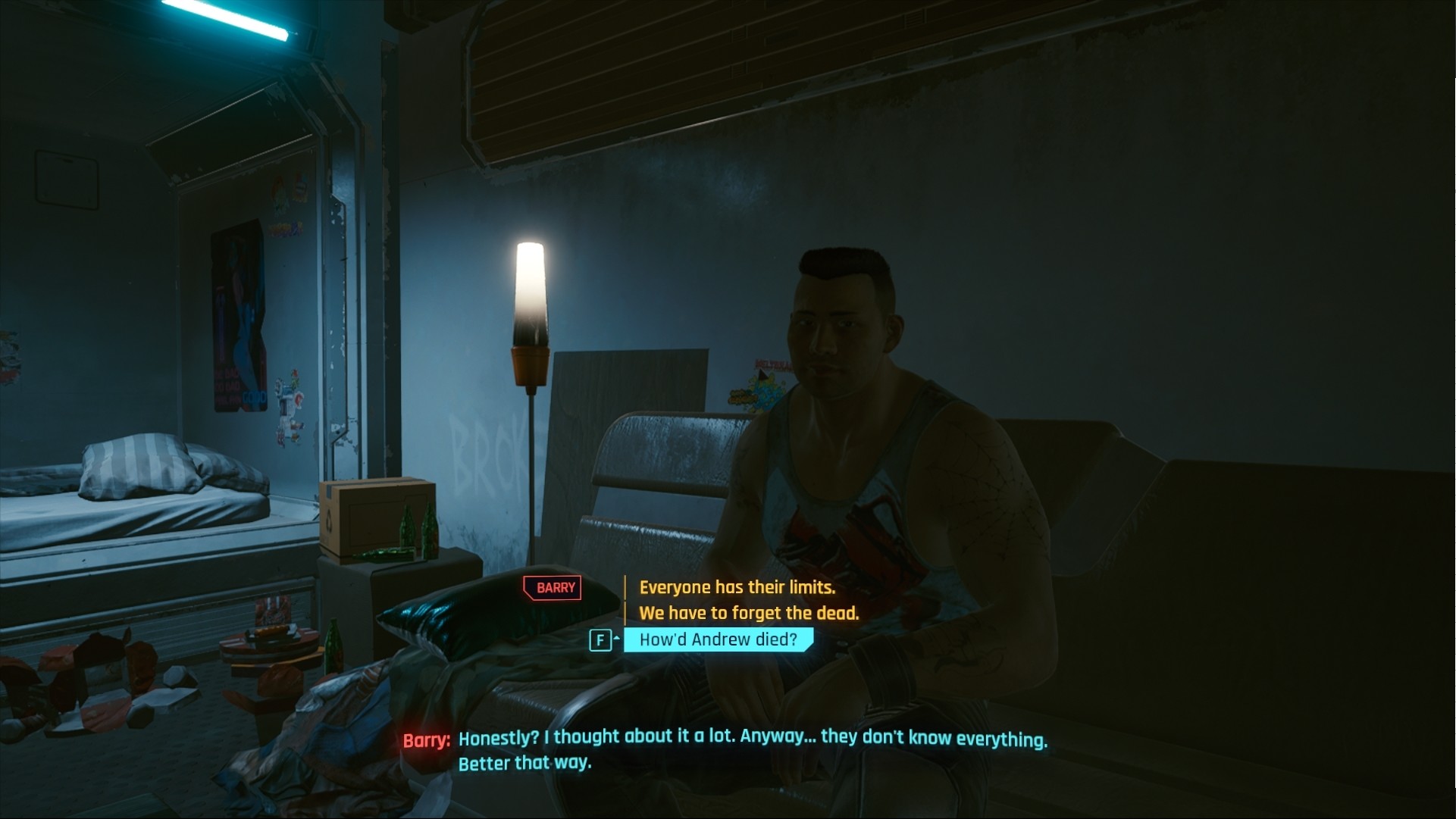
Task: Click the arrow above the F key icon
Action: (615, 636)
